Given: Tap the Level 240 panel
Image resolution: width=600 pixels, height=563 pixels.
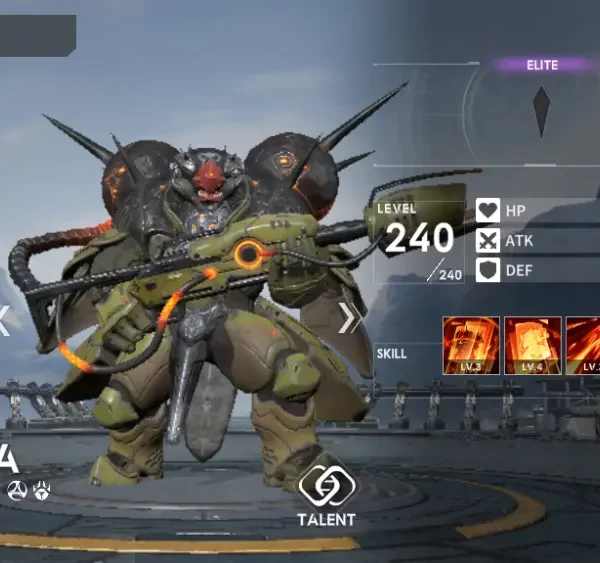Looking at the screenshot, I should pos(419,241).
